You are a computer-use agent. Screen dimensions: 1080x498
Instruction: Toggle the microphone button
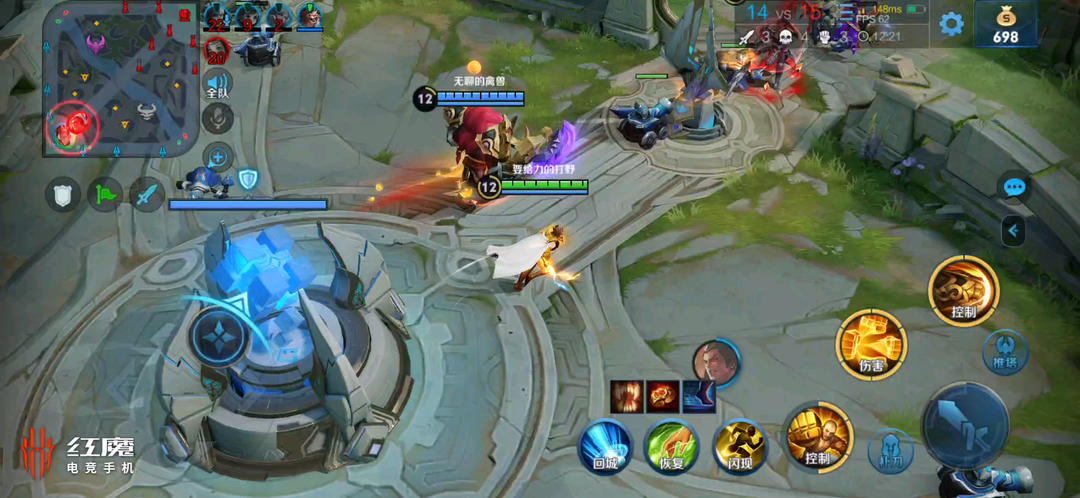[x=218, y=119]
